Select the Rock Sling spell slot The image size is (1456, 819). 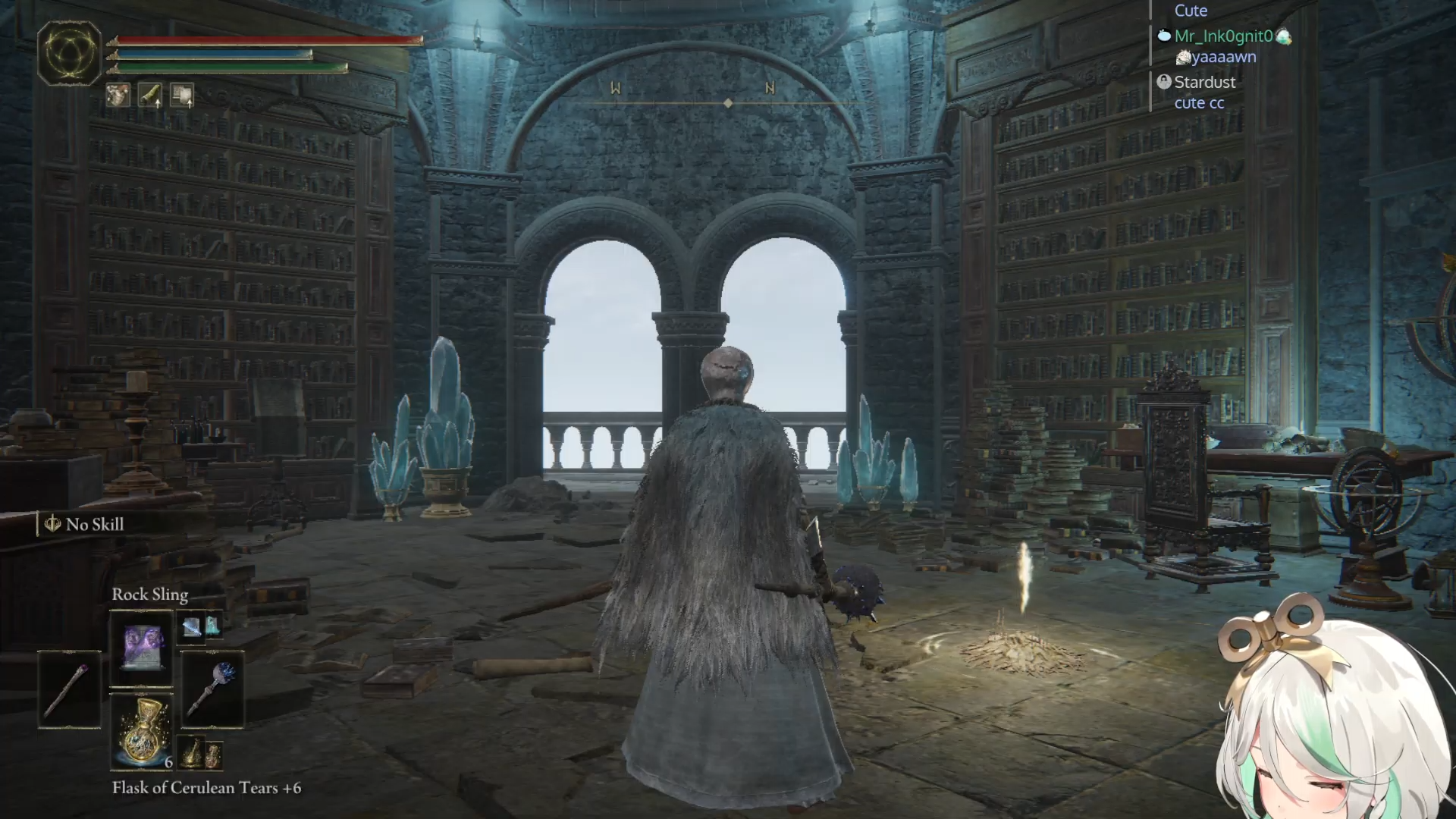142,648
